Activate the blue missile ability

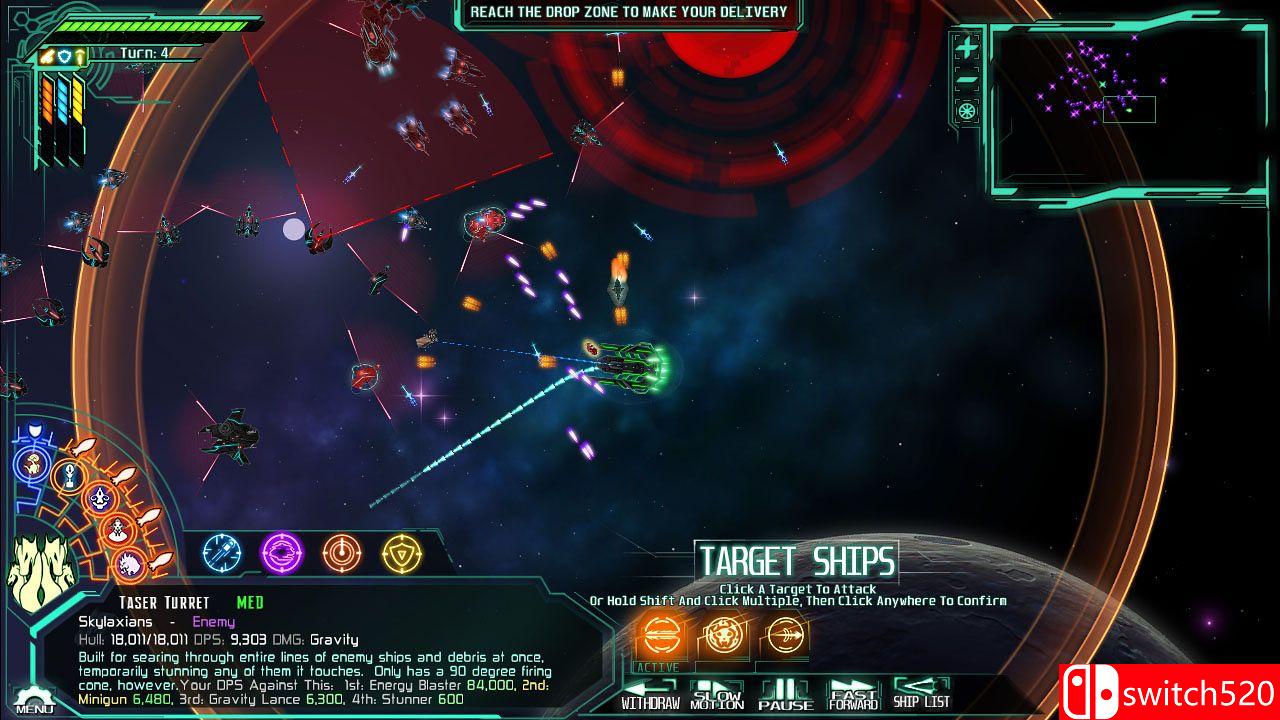tap(222, 551)
